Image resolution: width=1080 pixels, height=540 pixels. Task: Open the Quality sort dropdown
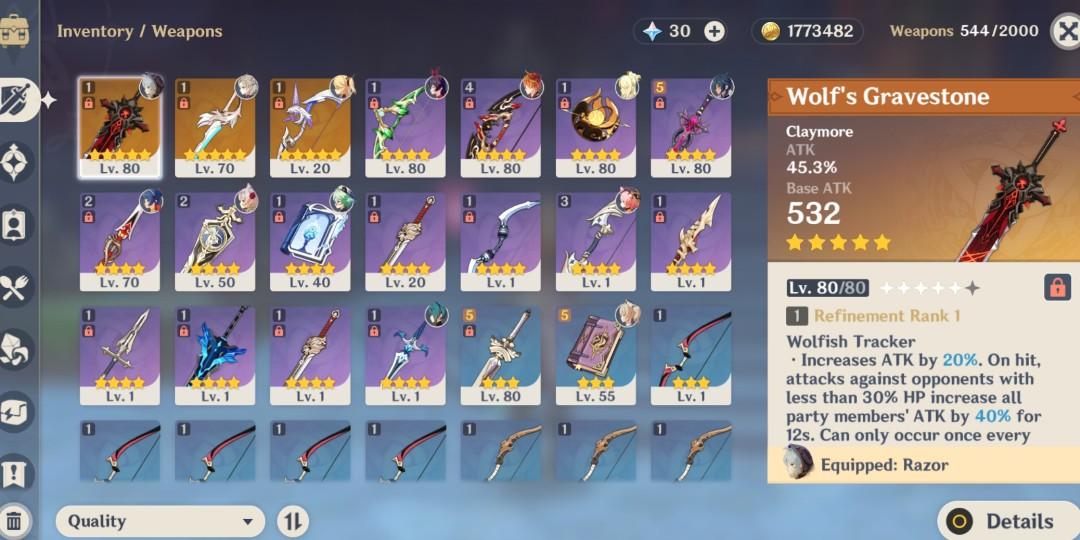pos(160,521)
